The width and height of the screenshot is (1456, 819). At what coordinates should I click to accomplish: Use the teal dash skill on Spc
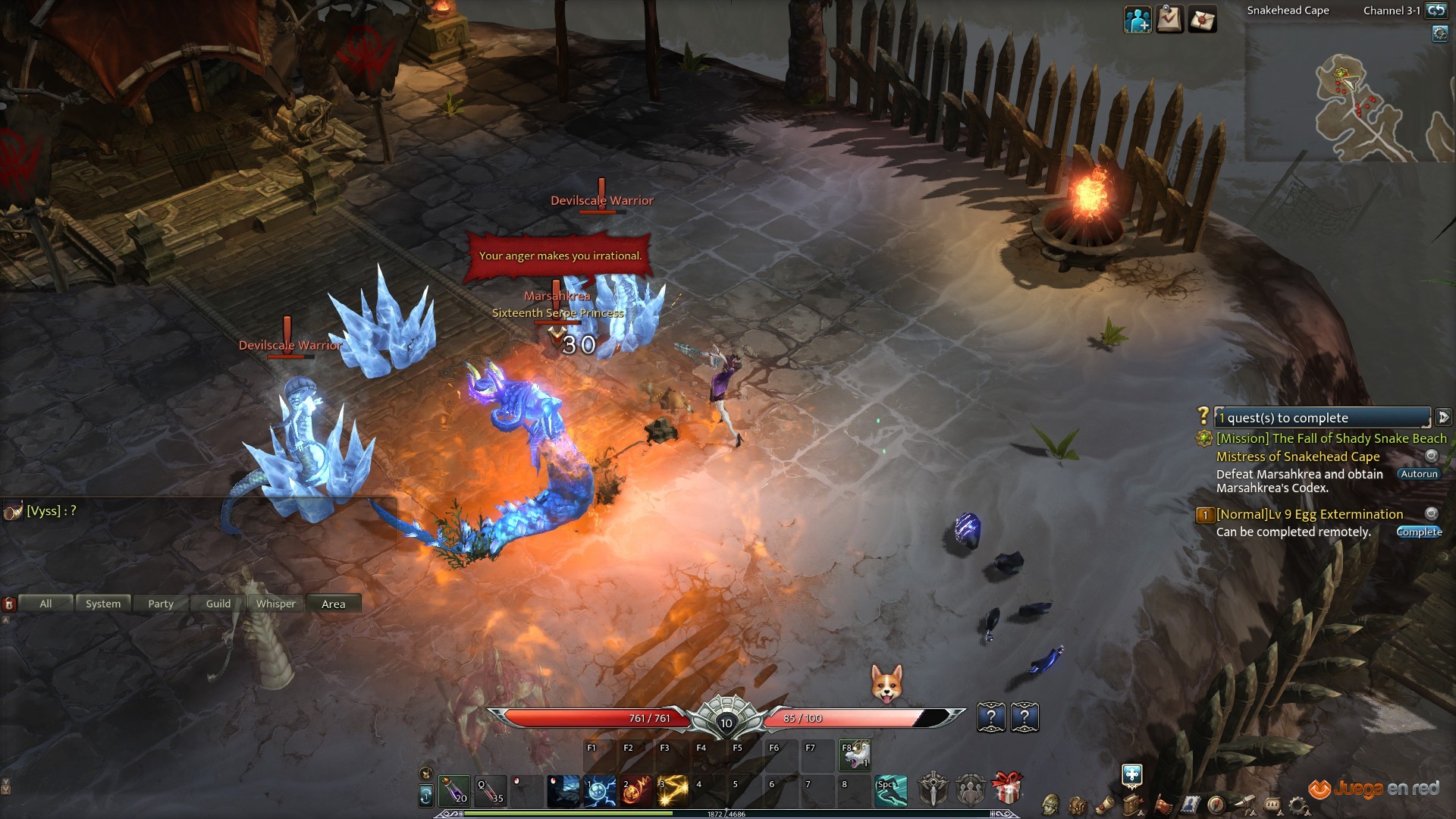[x=891, y=790]
